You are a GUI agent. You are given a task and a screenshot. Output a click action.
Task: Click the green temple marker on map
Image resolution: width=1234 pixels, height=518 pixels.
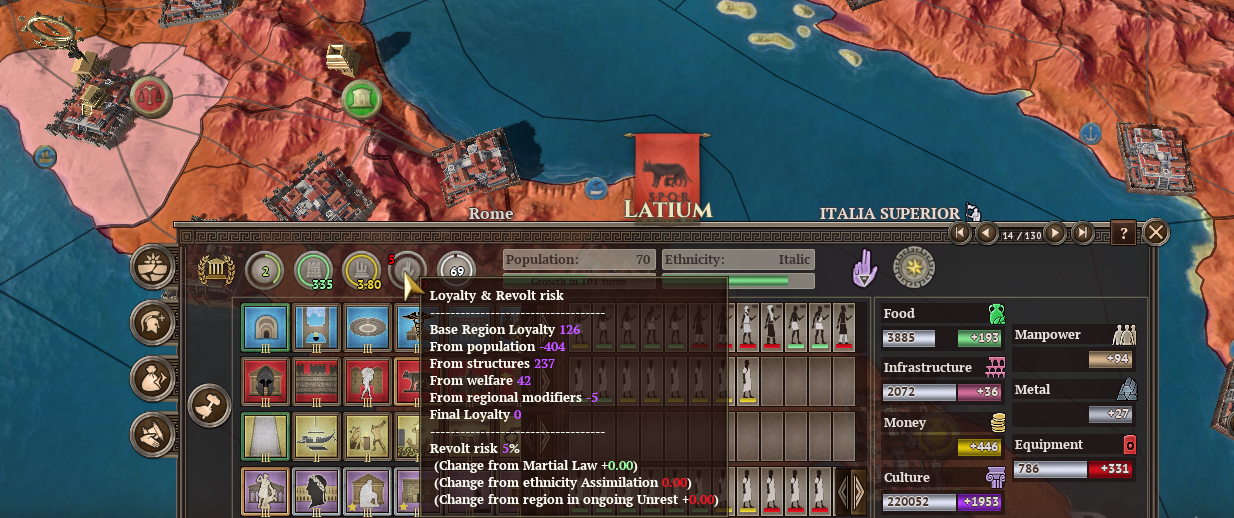(x=362, y=98)
